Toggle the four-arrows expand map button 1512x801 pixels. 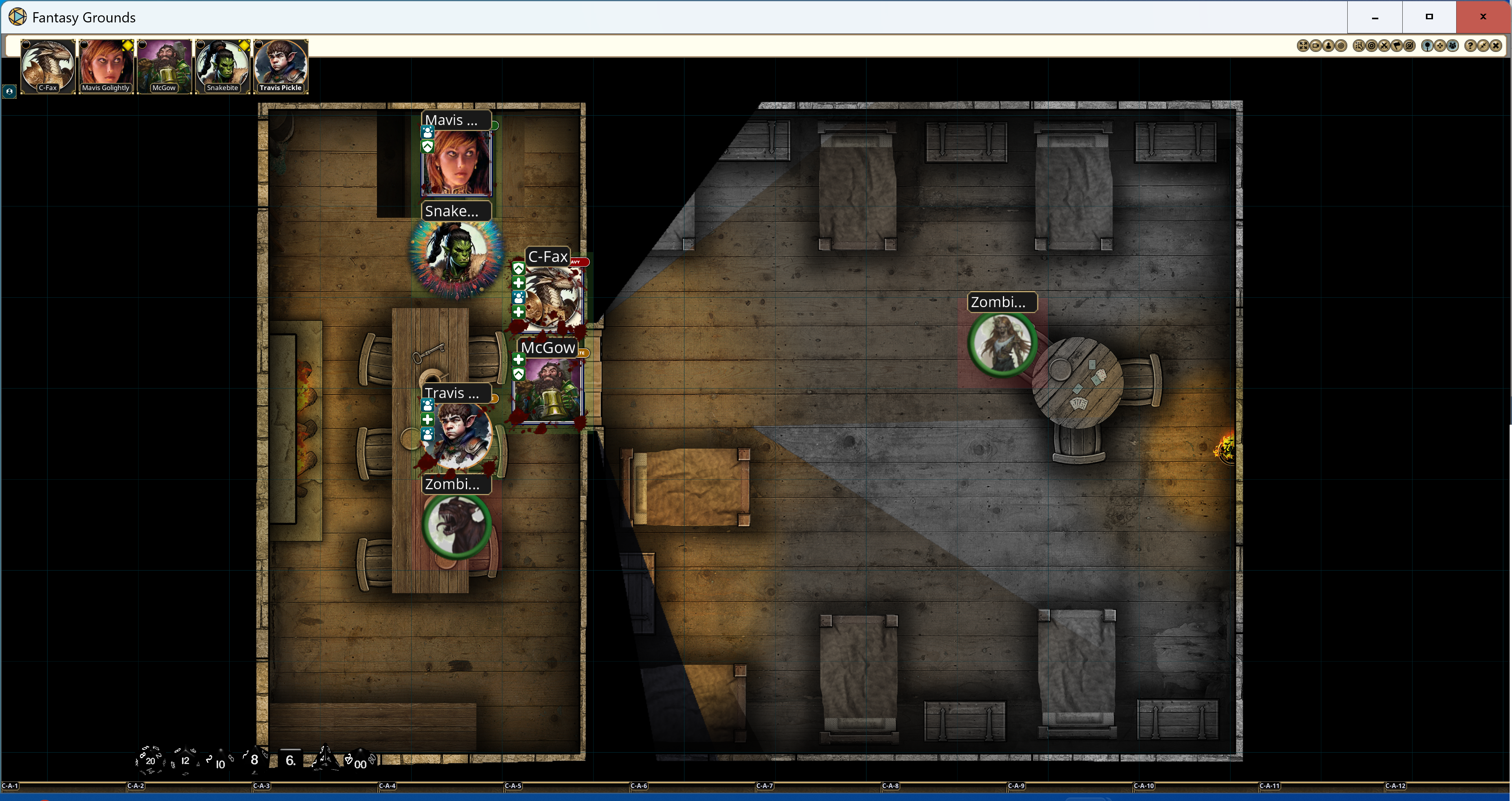pyautogui.click(x=1302, y=46)
